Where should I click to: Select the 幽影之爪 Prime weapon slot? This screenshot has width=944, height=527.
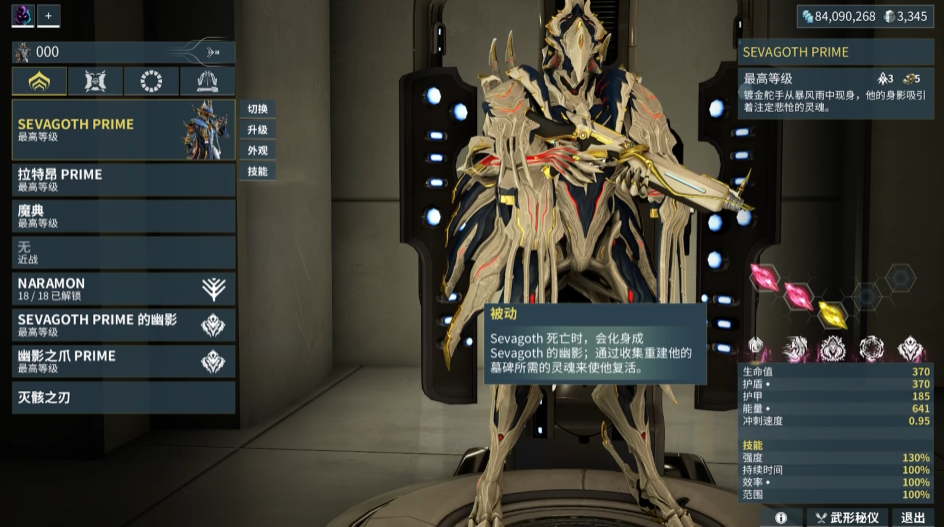(x=123, y=361)
